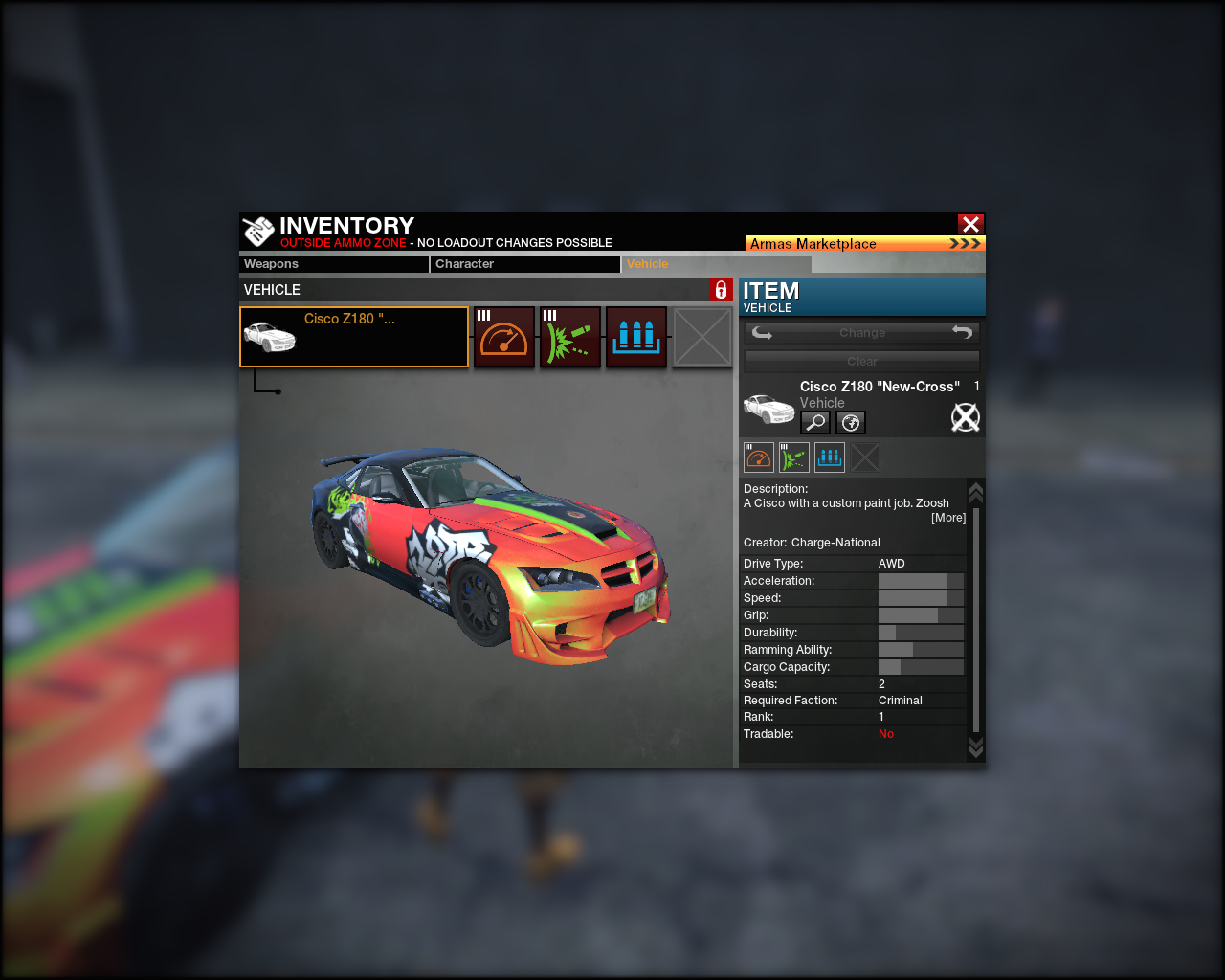This screenshot has width=1225, height=980.
Task: Click the globe icon under the vehicle name
Action: [851, 422]
